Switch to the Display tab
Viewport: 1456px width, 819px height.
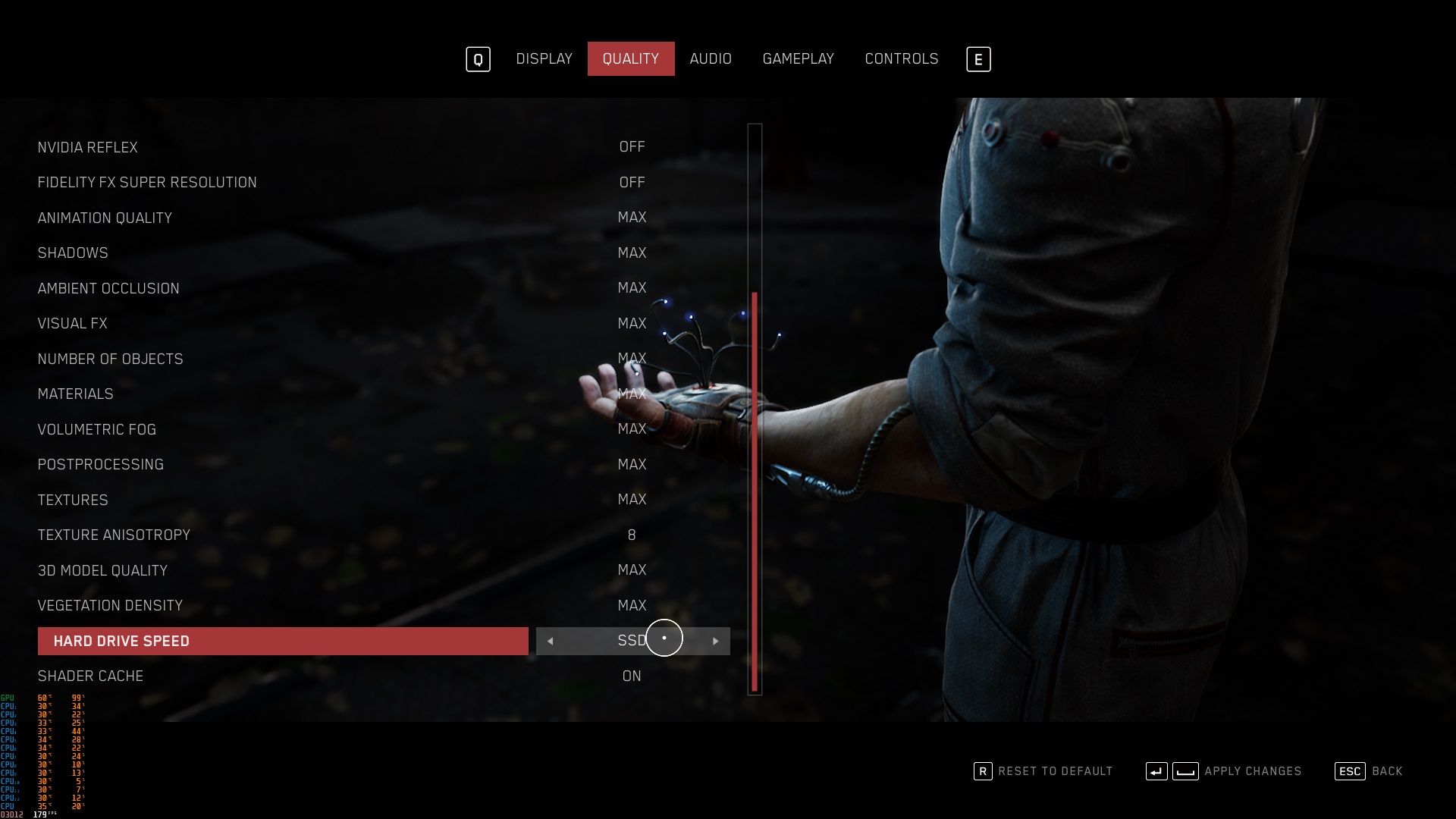pos(544,59)
